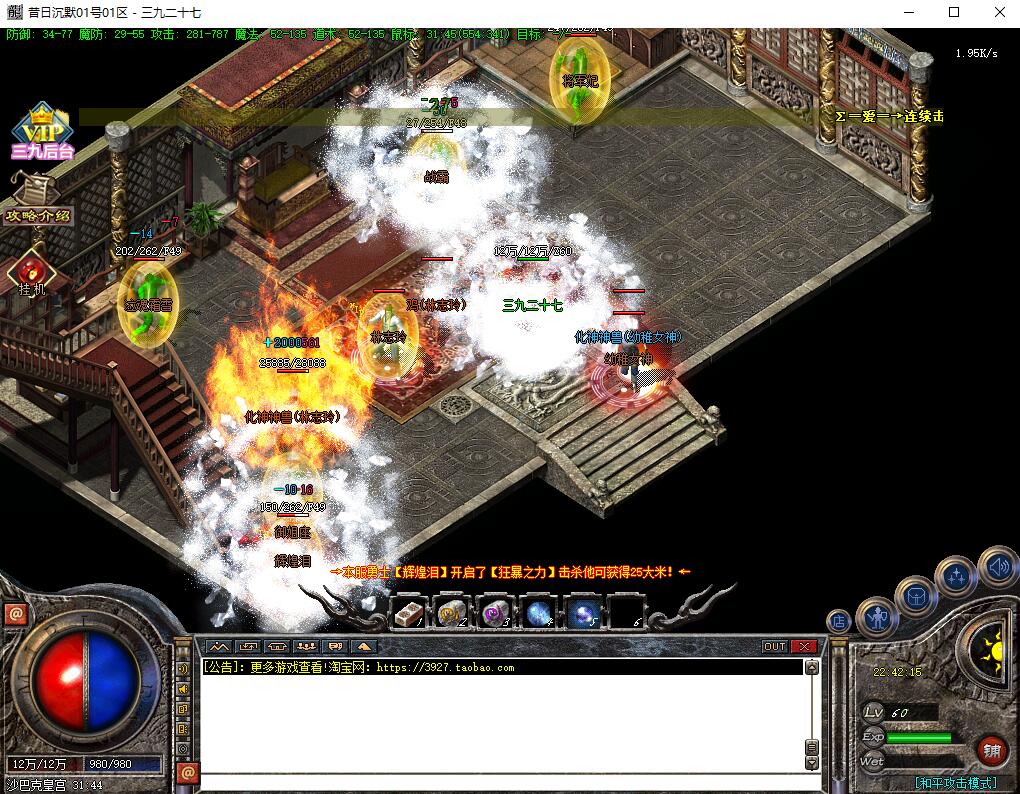Use the purple scroll in hotbar slot 3
This screenshot has height=794, width=1020.
pyautogui.click(x=496, y=613)
